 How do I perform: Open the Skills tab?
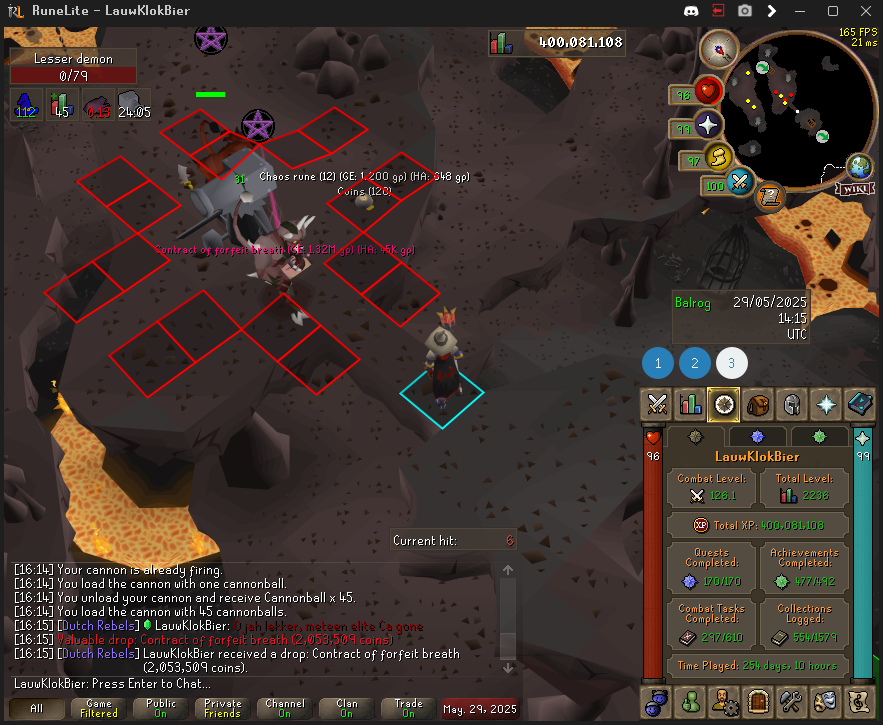691,404
